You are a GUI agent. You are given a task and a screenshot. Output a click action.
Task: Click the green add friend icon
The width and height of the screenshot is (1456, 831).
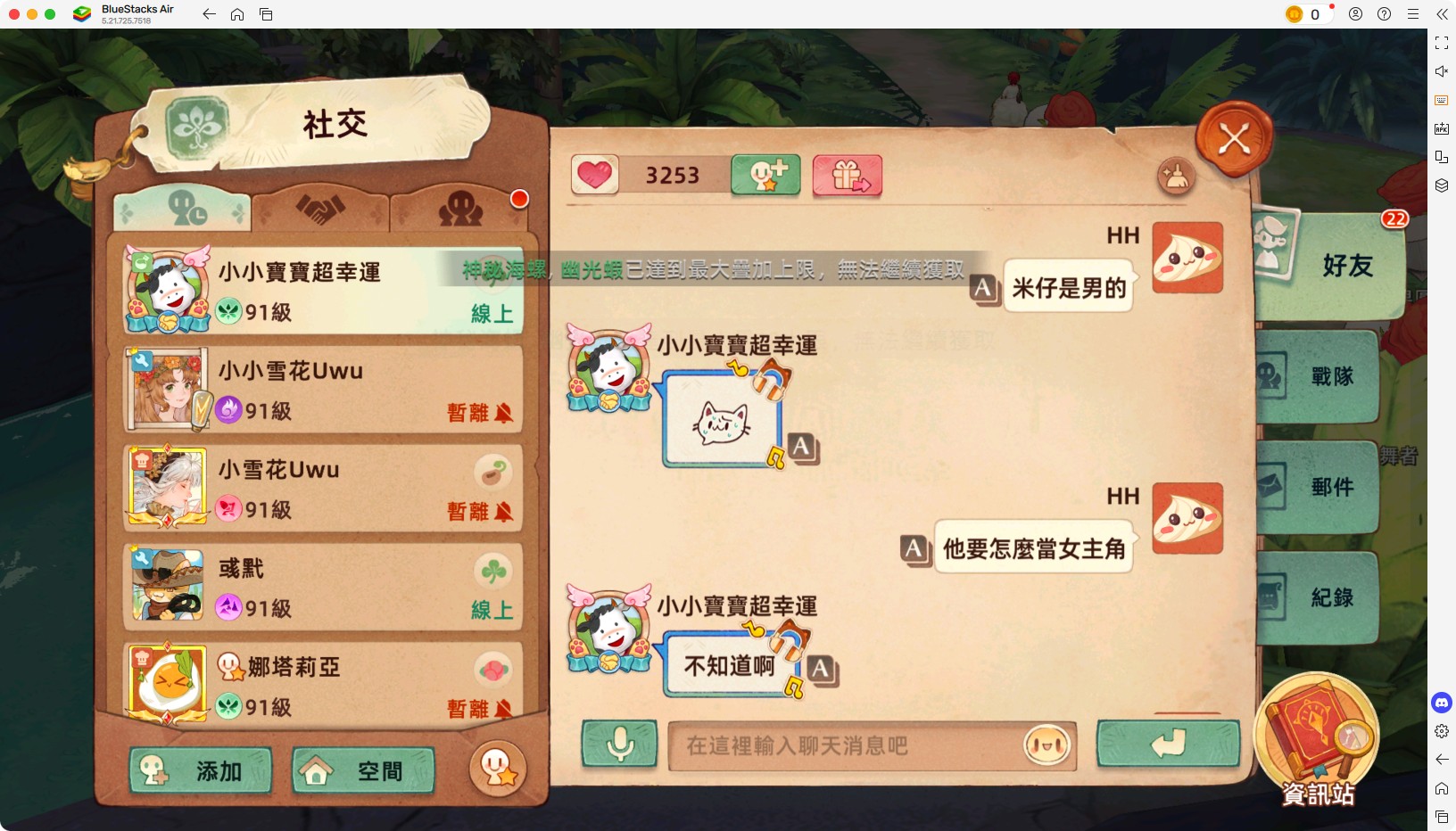(765, 176)
